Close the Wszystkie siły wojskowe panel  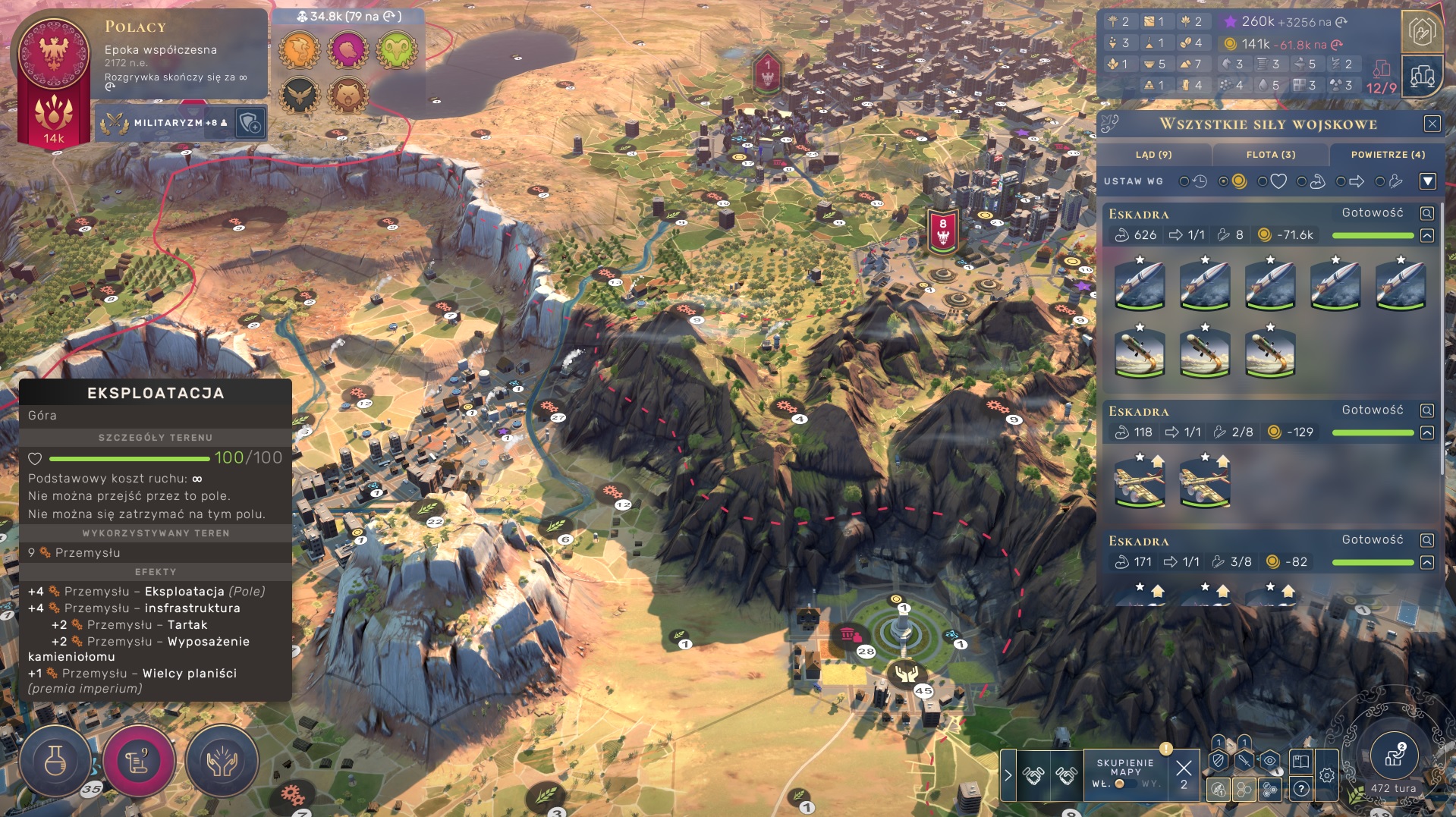tap(1432, 124)
